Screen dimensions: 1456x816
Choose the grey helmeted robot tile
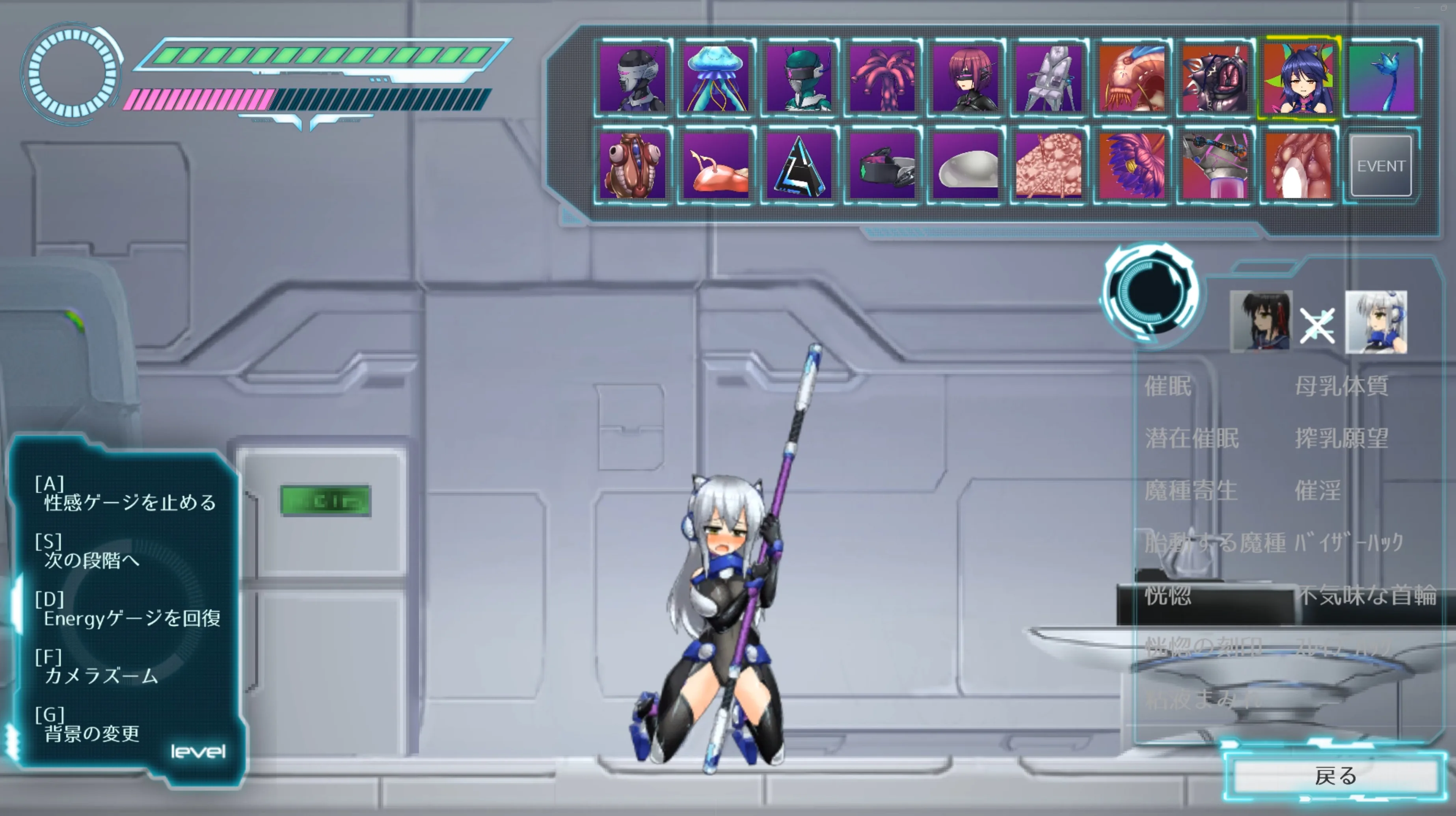pos(633,79)
